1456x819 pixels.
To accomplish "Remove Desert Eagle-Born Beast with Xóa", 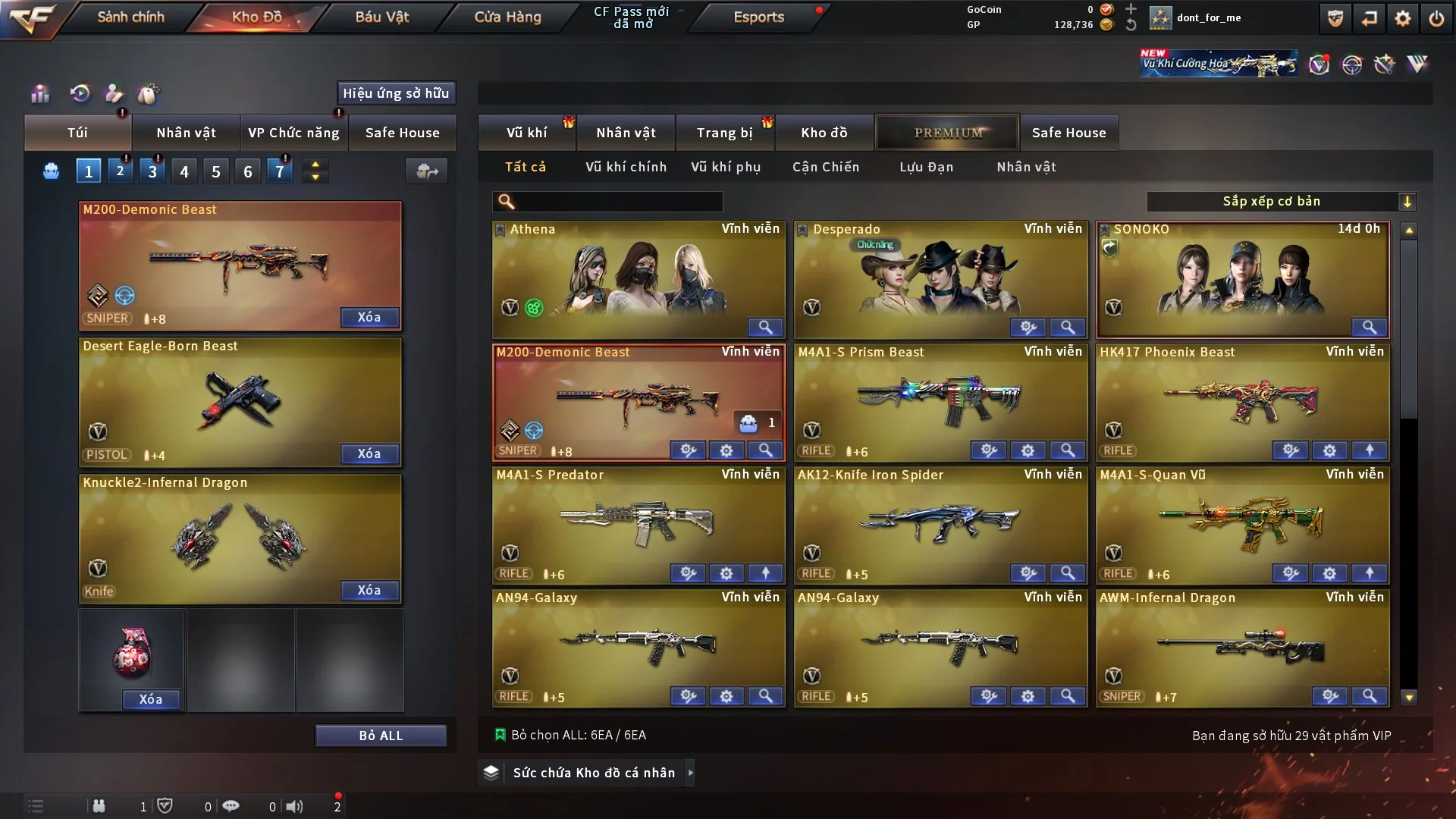I will click(369, 453).
